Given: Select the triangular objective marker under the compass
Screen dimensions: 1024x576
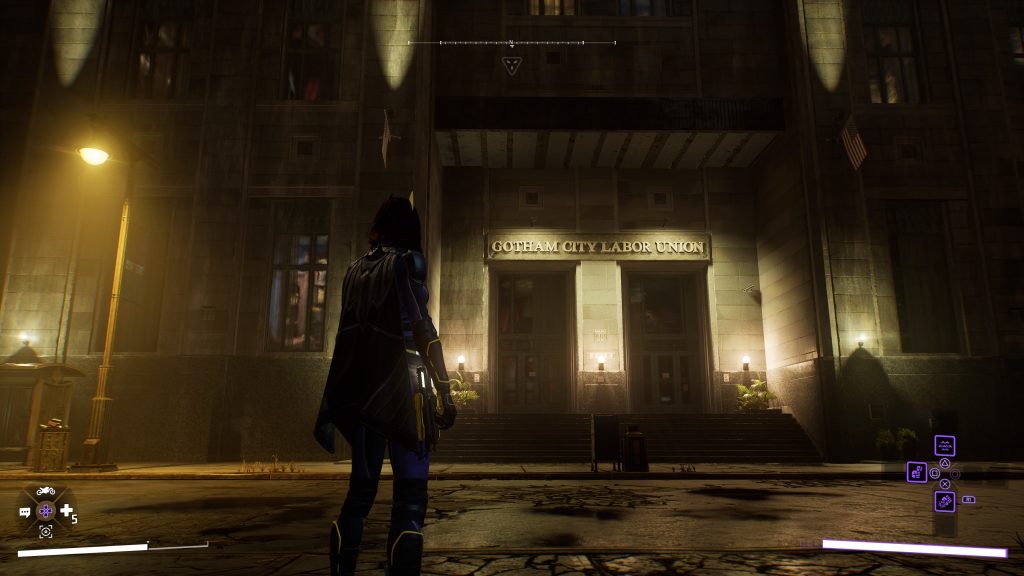Looking at the screenshot, I should (x=511, y=66).
